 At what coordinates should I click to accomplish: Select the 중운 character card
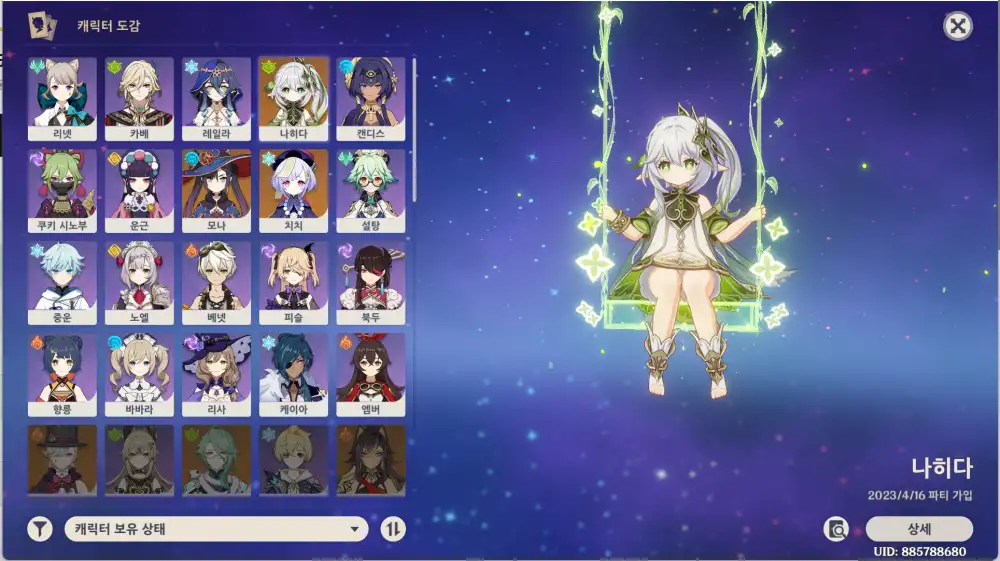pyautogui.click(x=62, y=282)
